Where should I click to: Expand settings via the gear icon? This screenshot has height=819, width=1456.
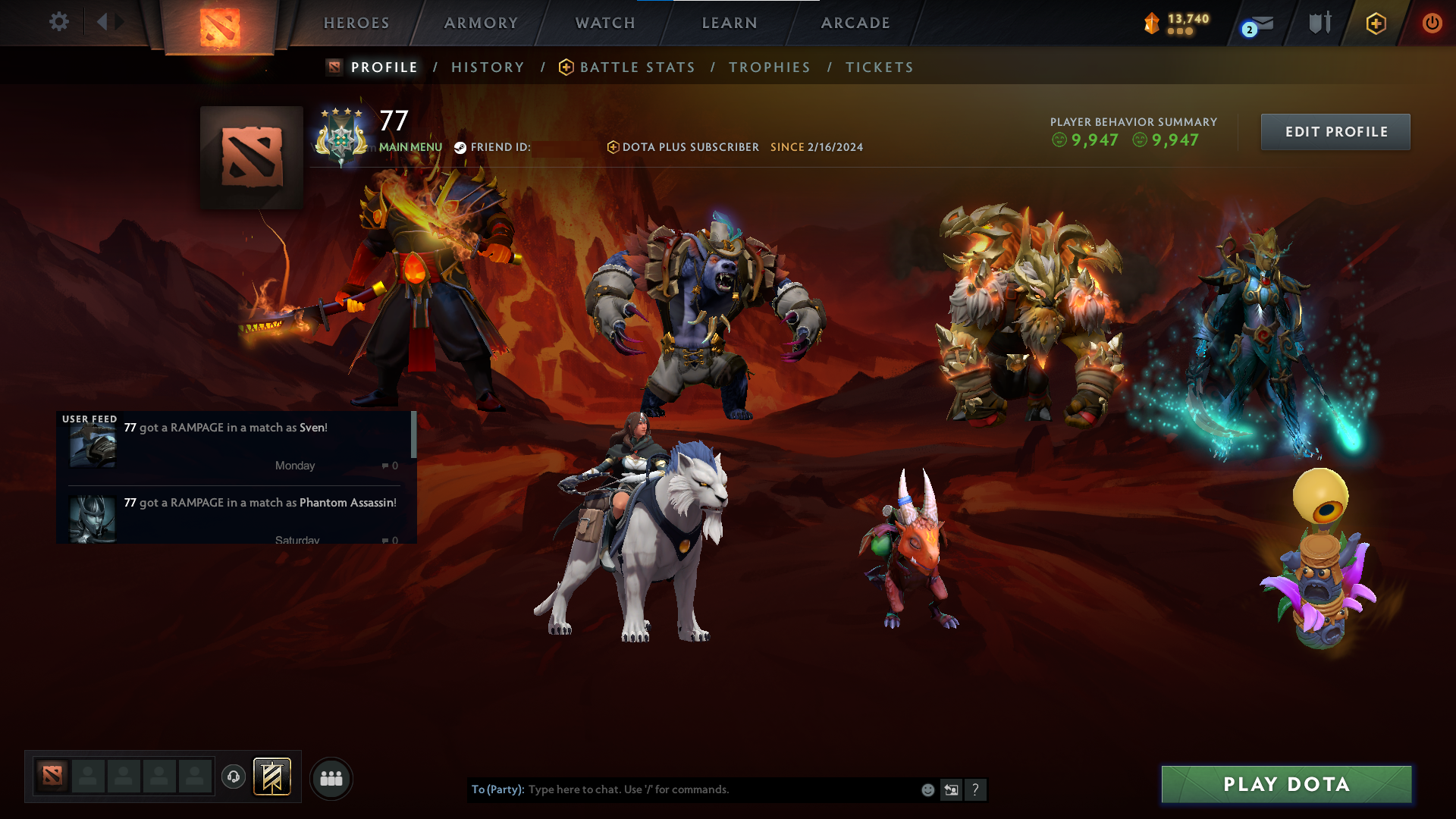59,22
